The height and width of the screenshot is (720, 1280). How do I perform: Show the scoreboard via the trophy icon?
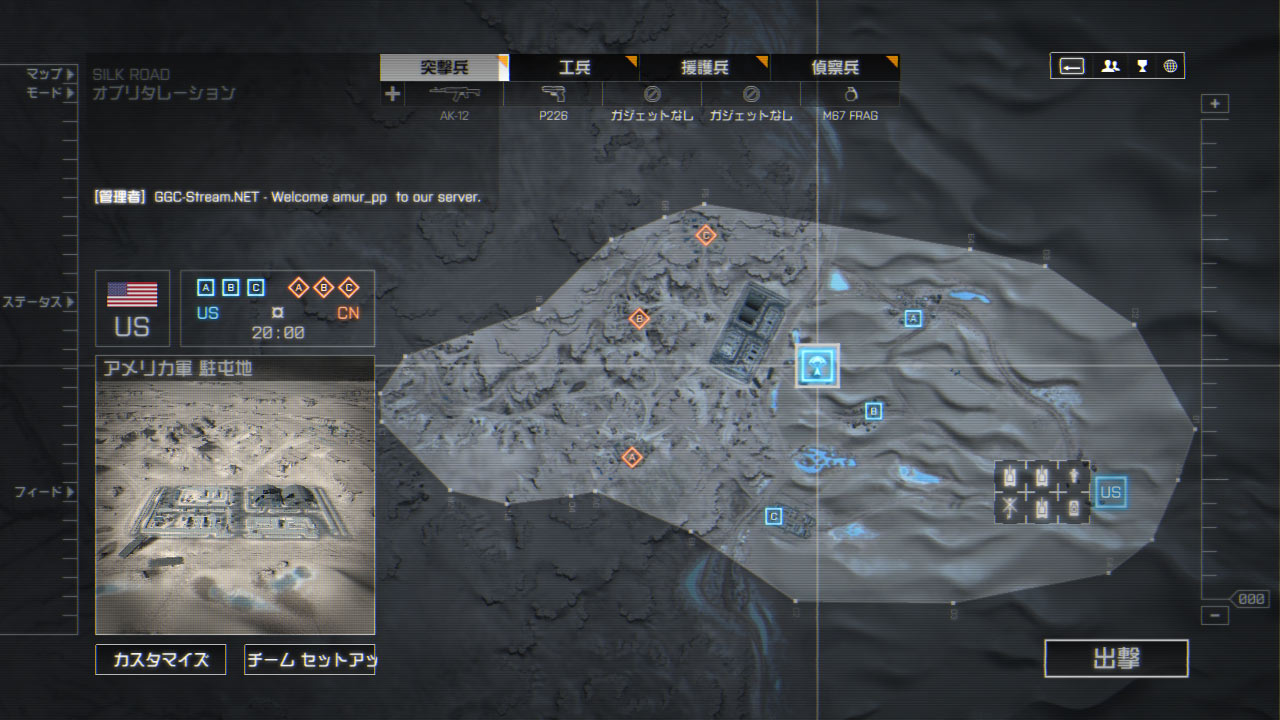(1141, 66)
